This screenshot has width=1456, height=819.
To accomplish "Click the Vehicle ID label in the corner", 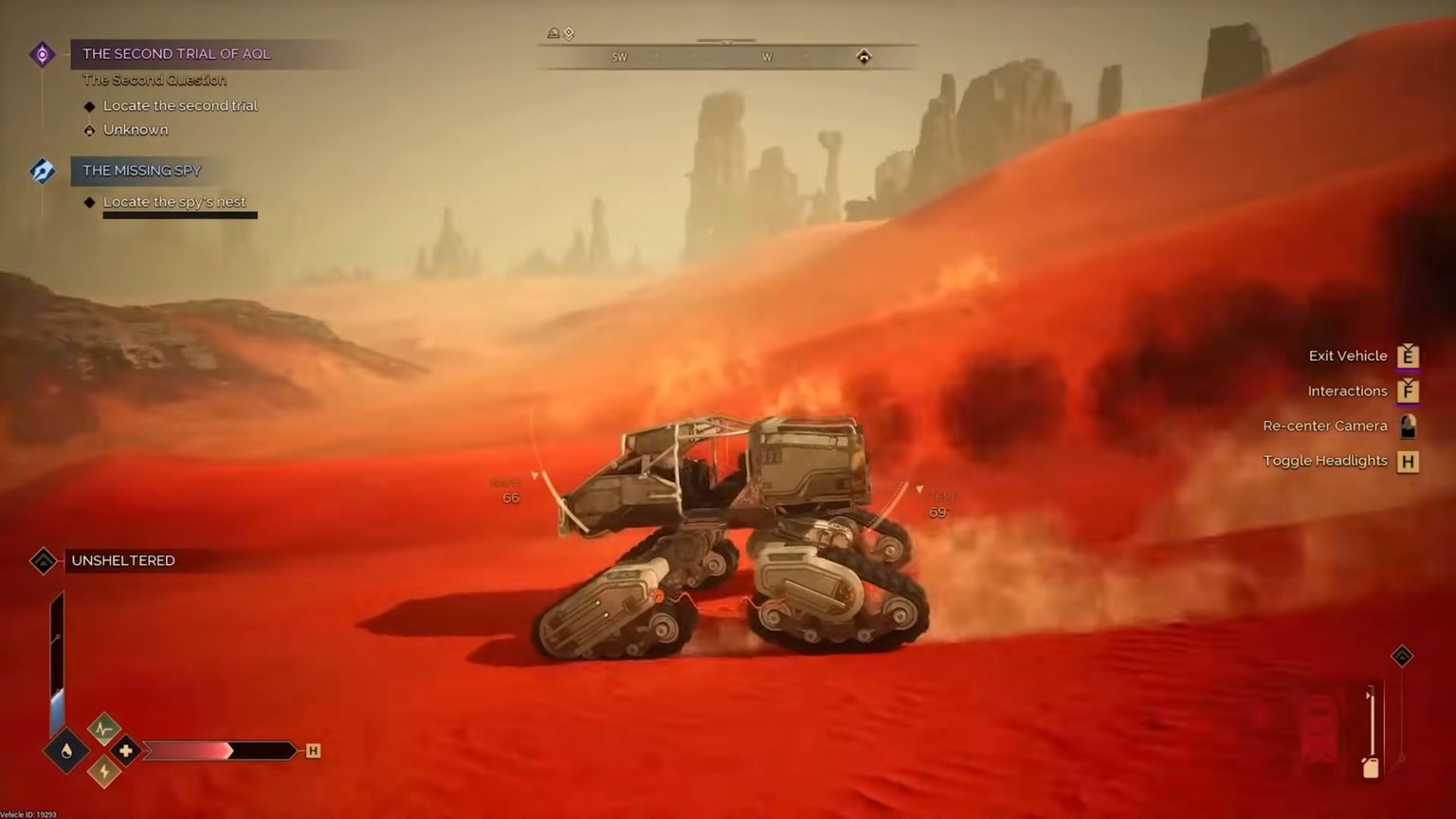I will (29, 813).
